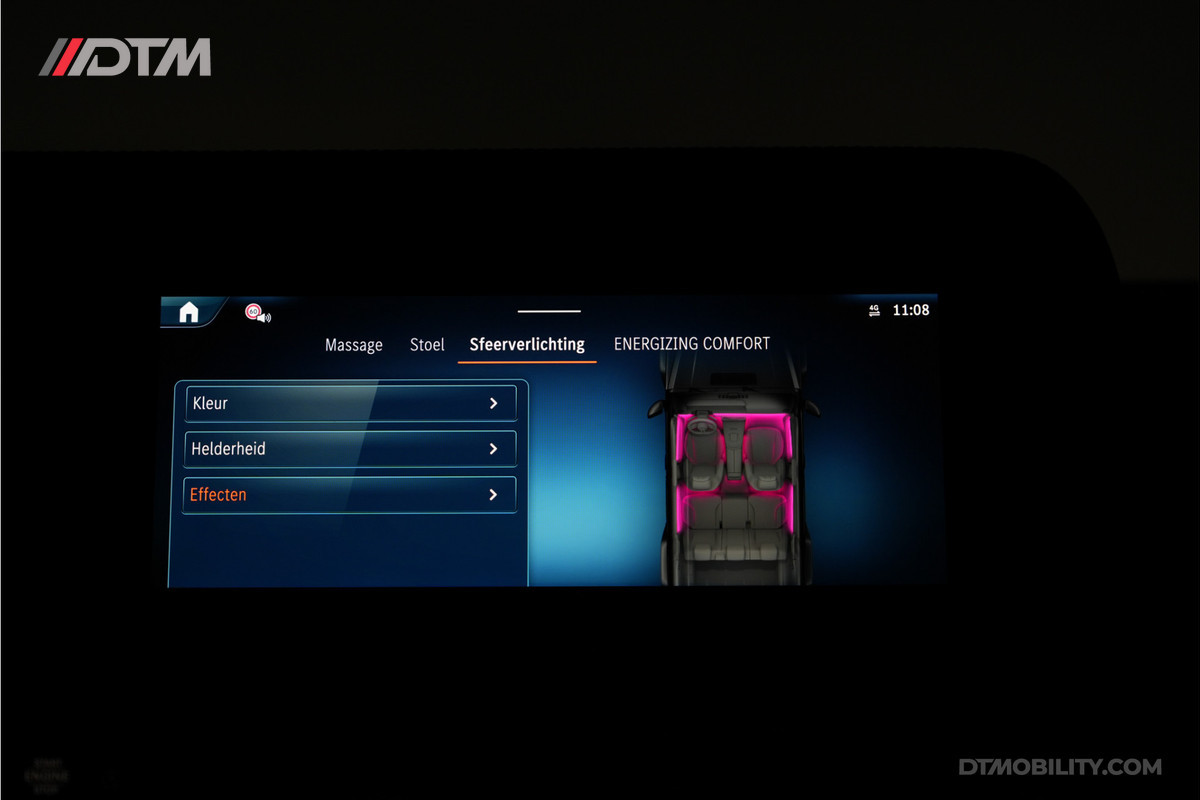The height and width of the screenshot is (800, 1200).
Task: Select the Sfeerverlichting tab
Action: 527,345
